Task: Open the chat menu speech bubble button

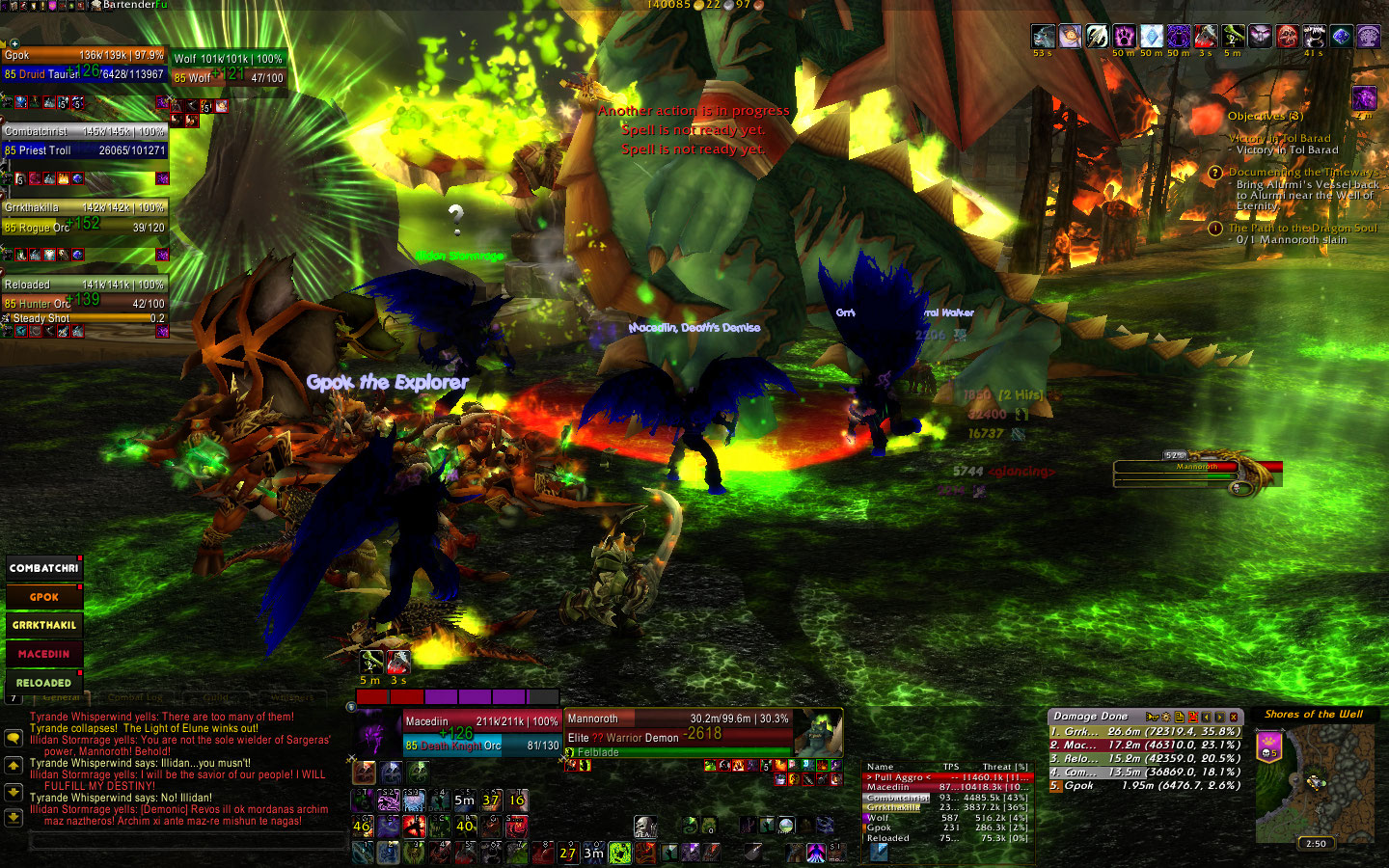Action: click(x=14, y=738)
